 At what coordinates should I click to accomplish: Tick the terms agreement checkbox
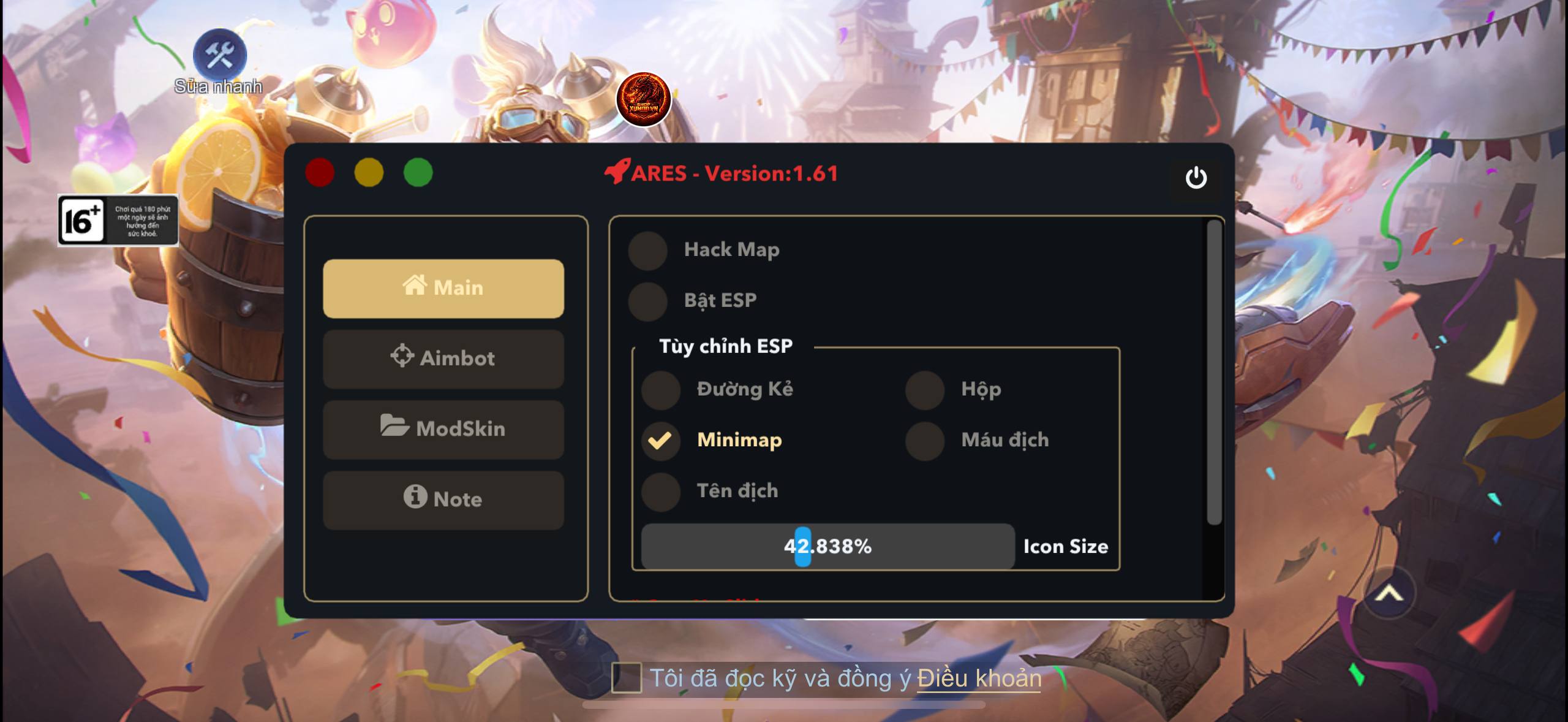pos(626,678)
